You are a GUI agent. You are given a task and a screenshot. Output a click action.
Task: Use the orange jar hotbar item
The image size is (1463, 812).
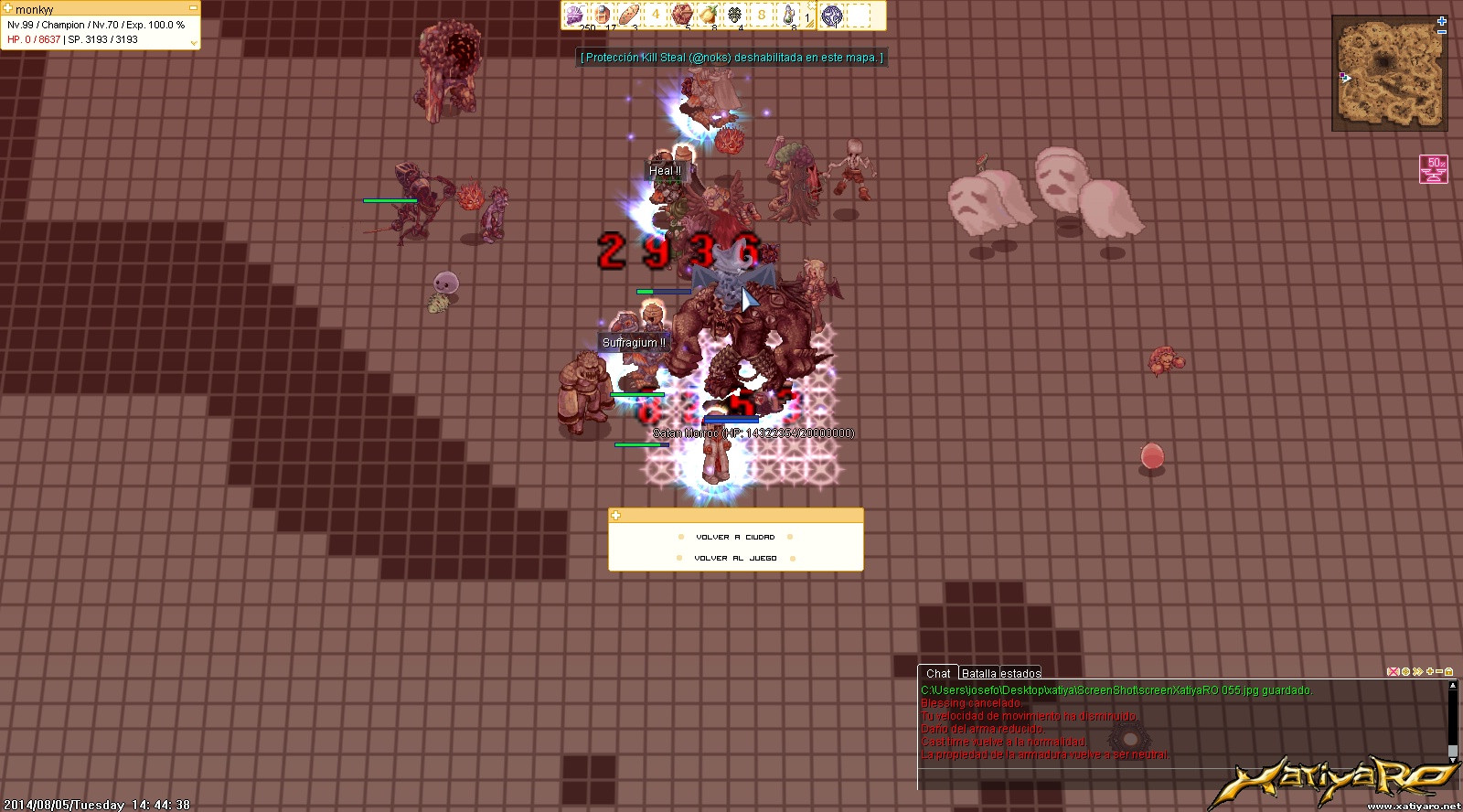click(x=602, y=15)
